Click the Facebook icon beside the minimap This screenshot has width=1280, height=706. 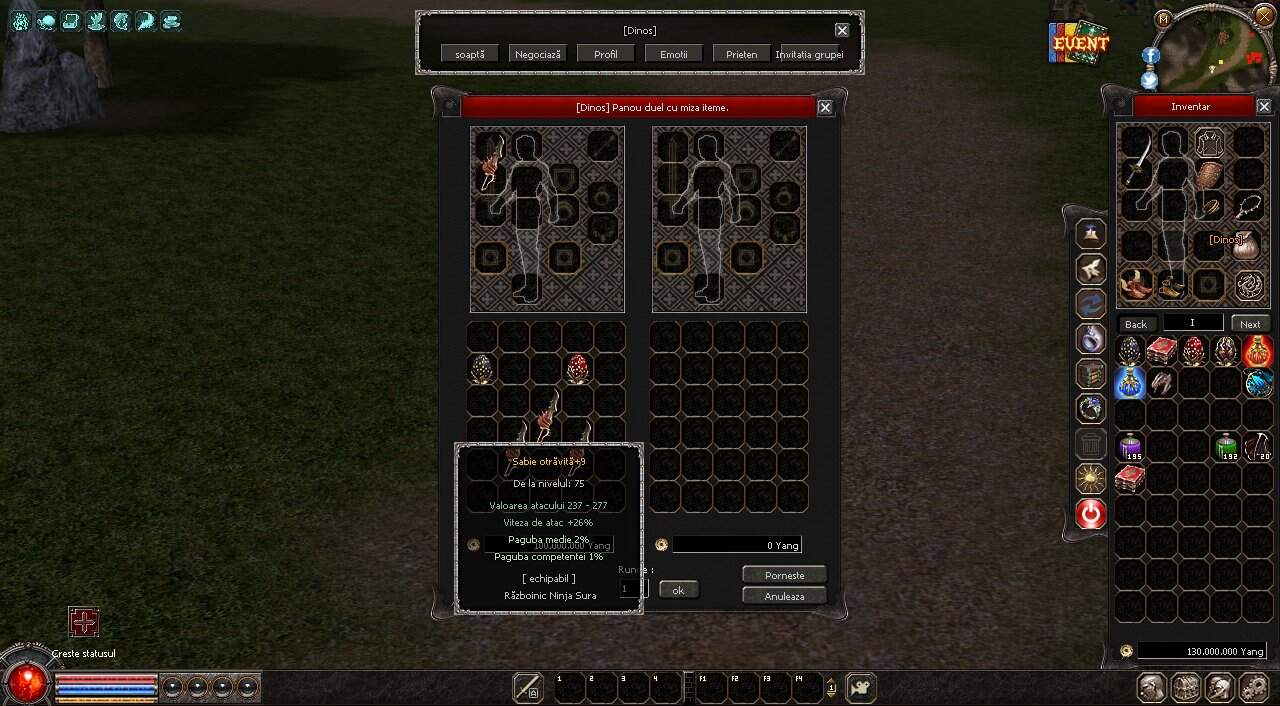pos(1150,56)
